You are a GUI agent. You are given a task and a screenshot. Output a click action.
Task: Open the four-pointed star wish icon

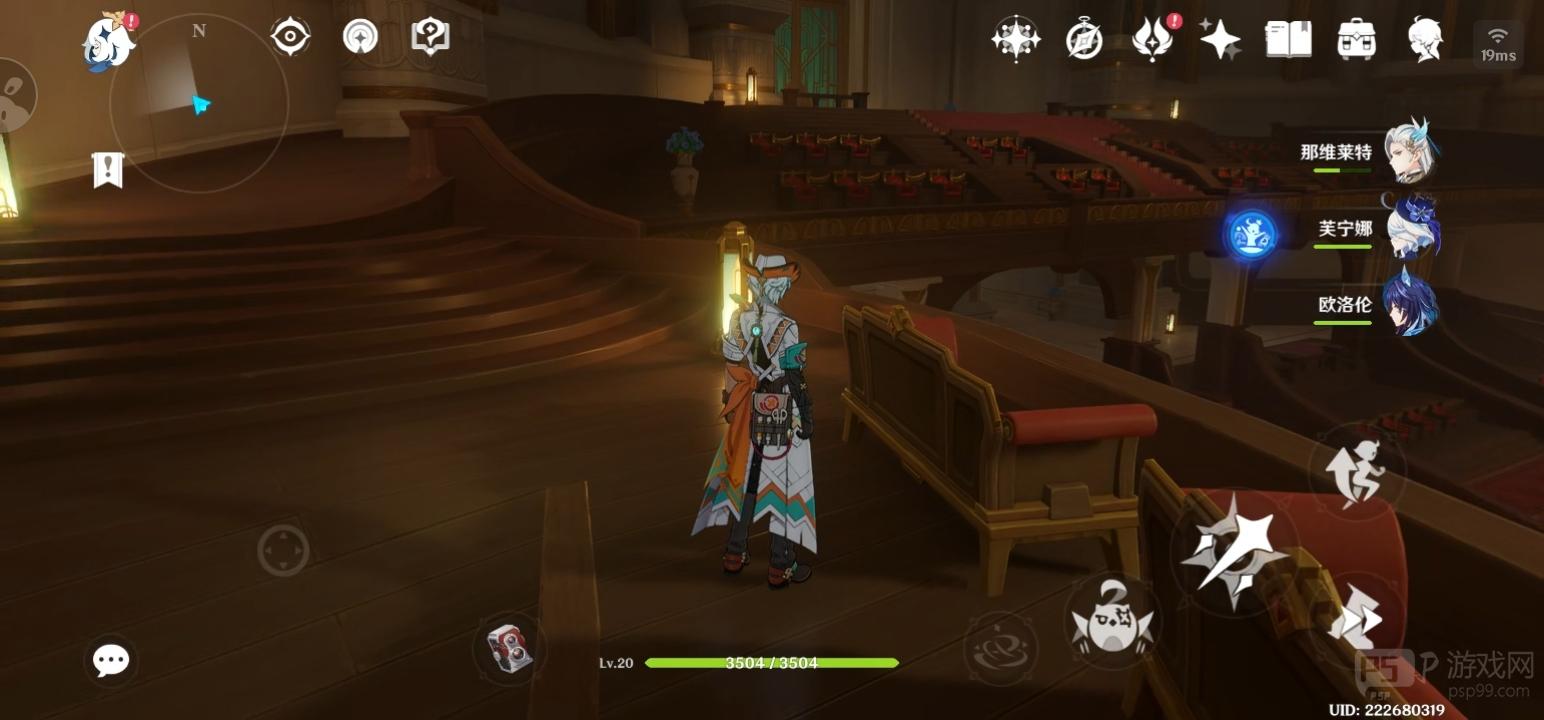tap(1015, 39)
